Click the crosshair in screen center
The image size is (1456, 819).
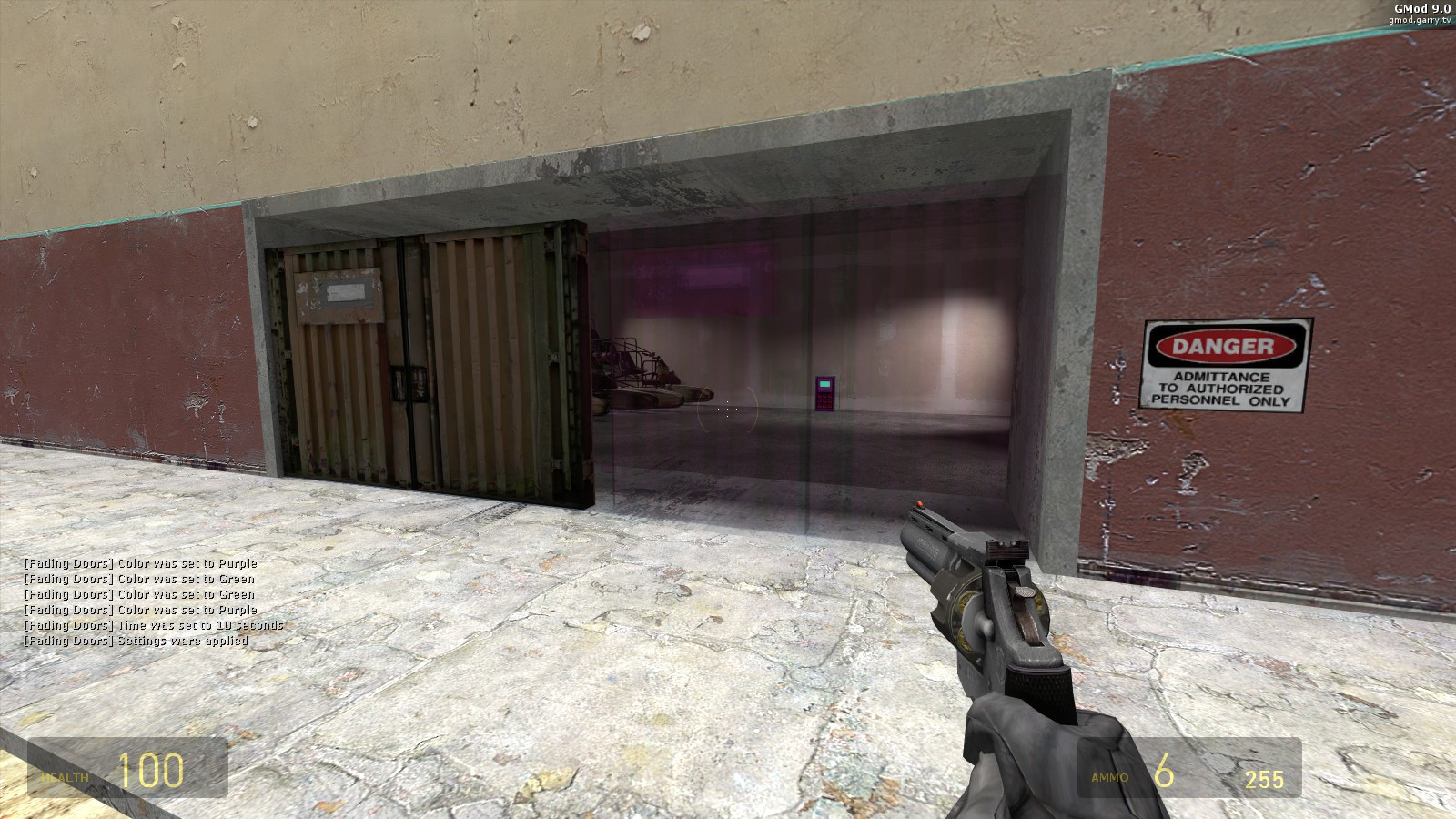tap(728, 409)
